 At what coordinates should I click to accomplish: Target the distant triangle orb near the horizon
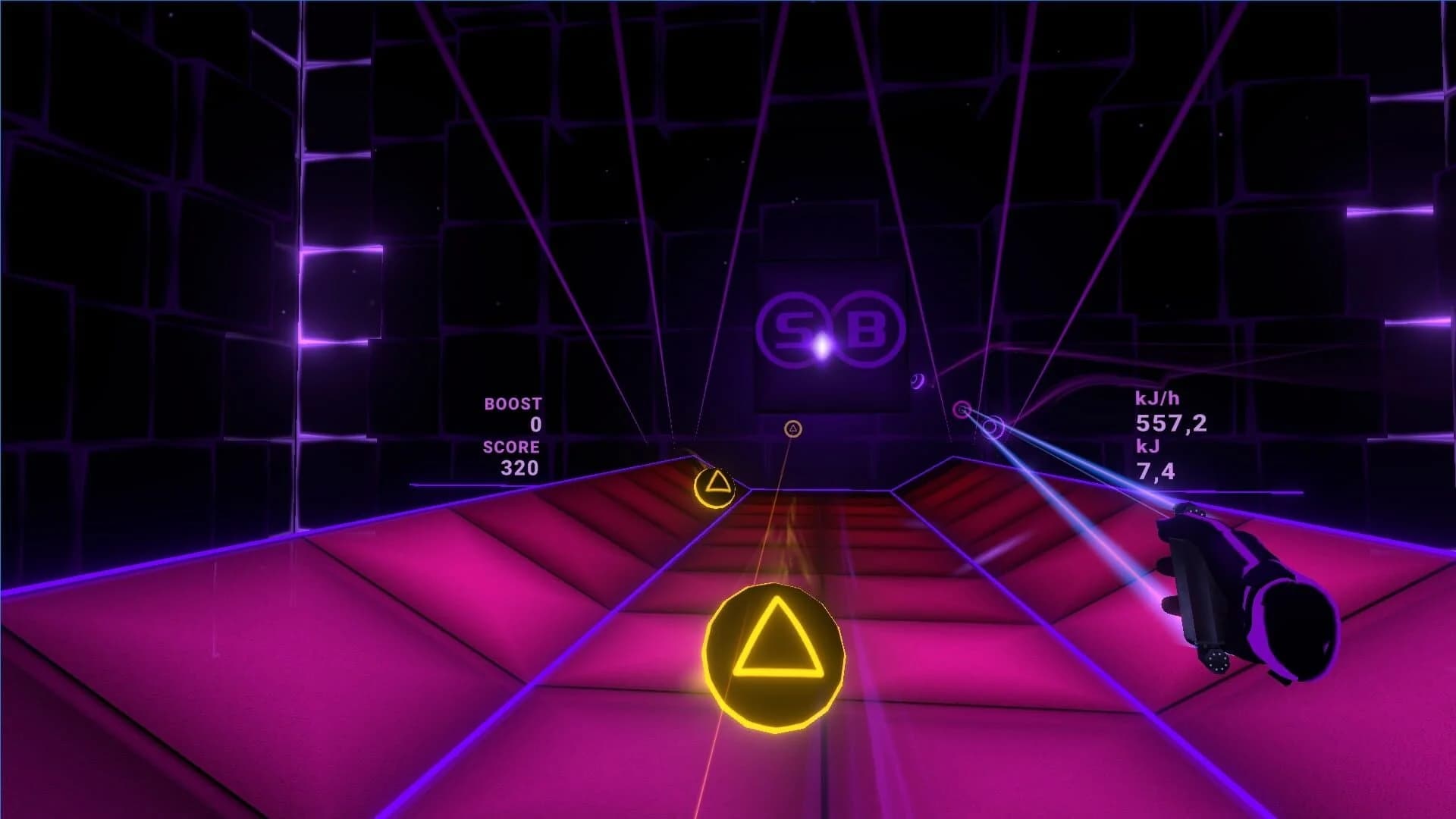[x=793, y=428]
